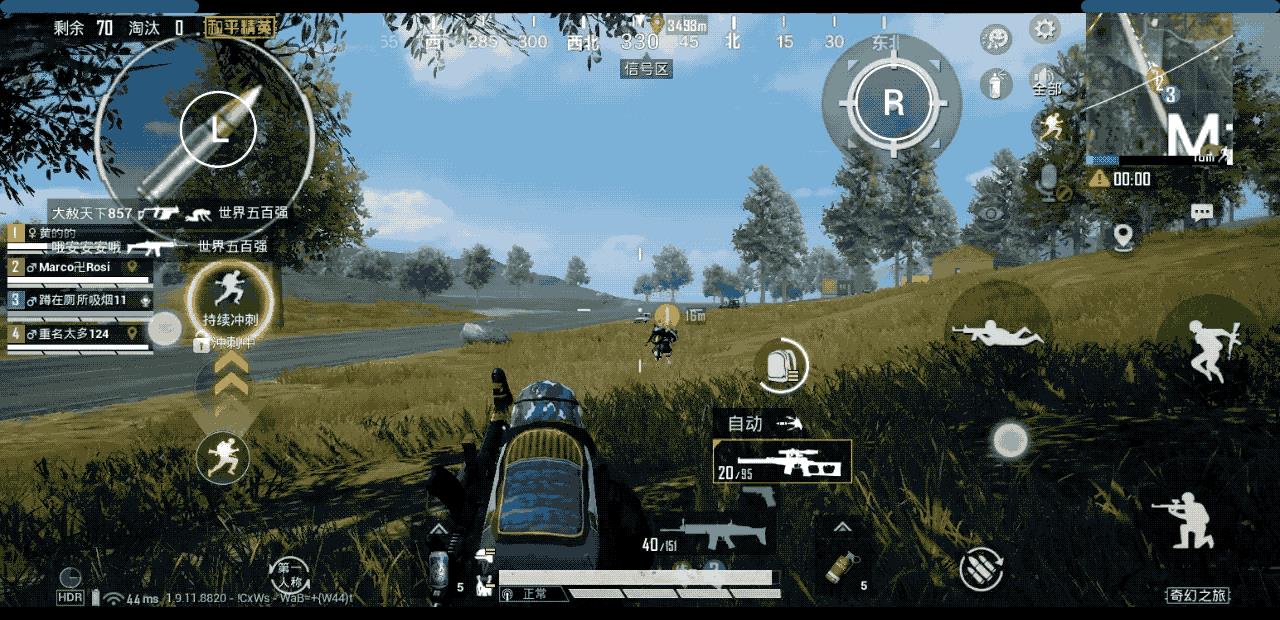
Task: Toggle the 全部 speaker voice channel
Action: coord(1046,80)
